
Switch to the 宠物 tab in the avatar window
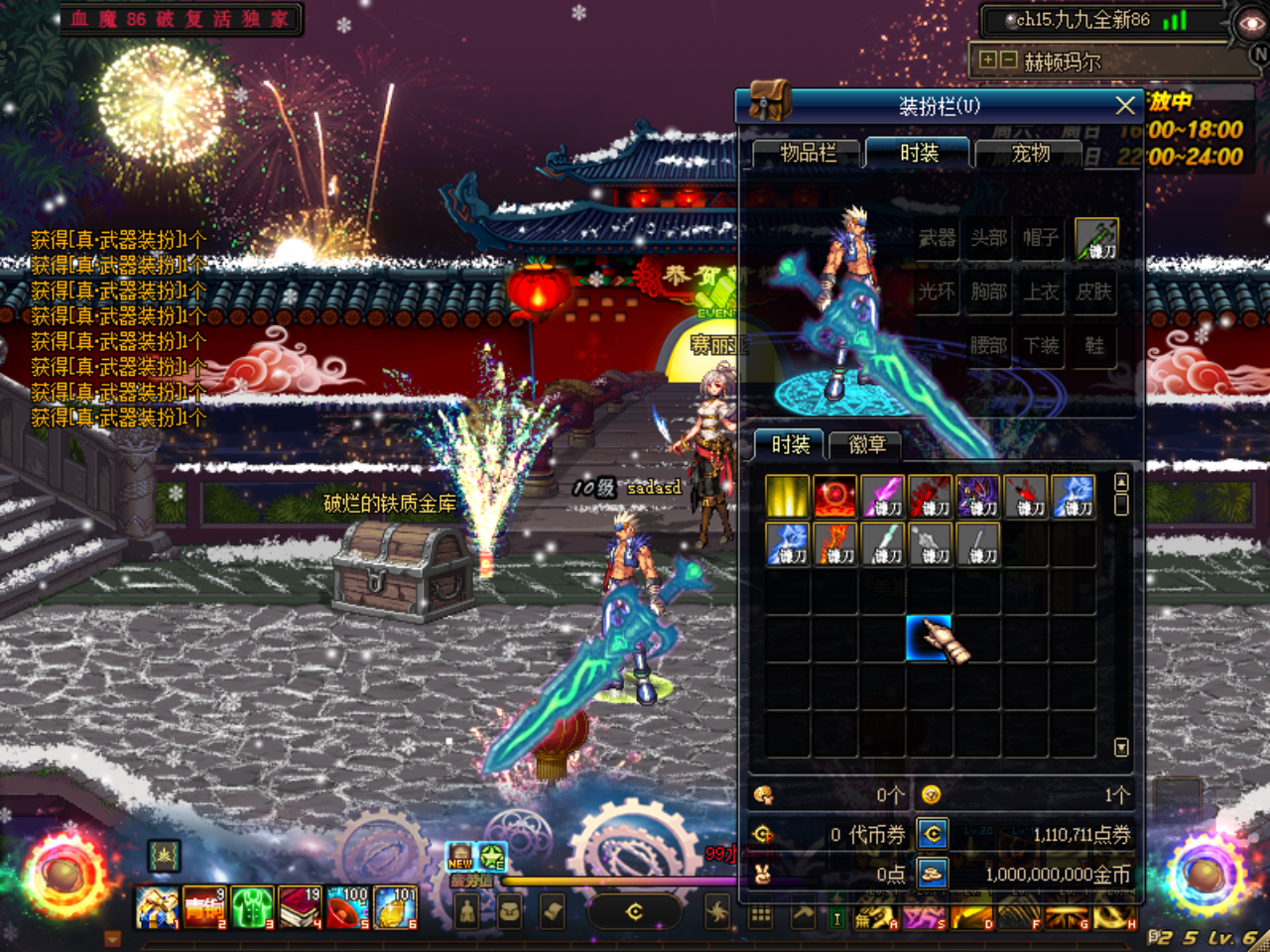click(x=1030, y=154)
